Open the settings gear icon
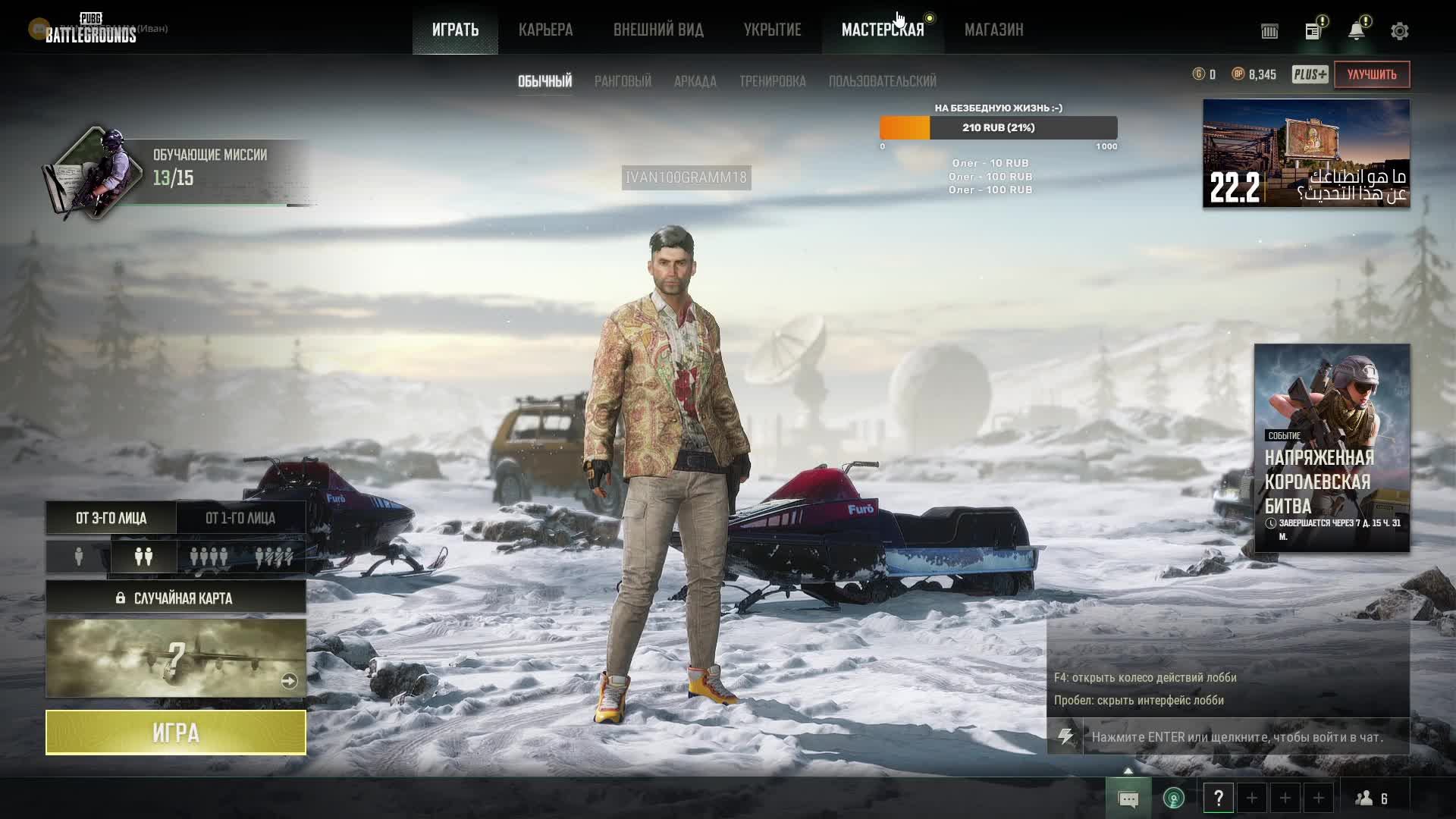This screenshot has height=819, width=1456. tap(1399, 31)
